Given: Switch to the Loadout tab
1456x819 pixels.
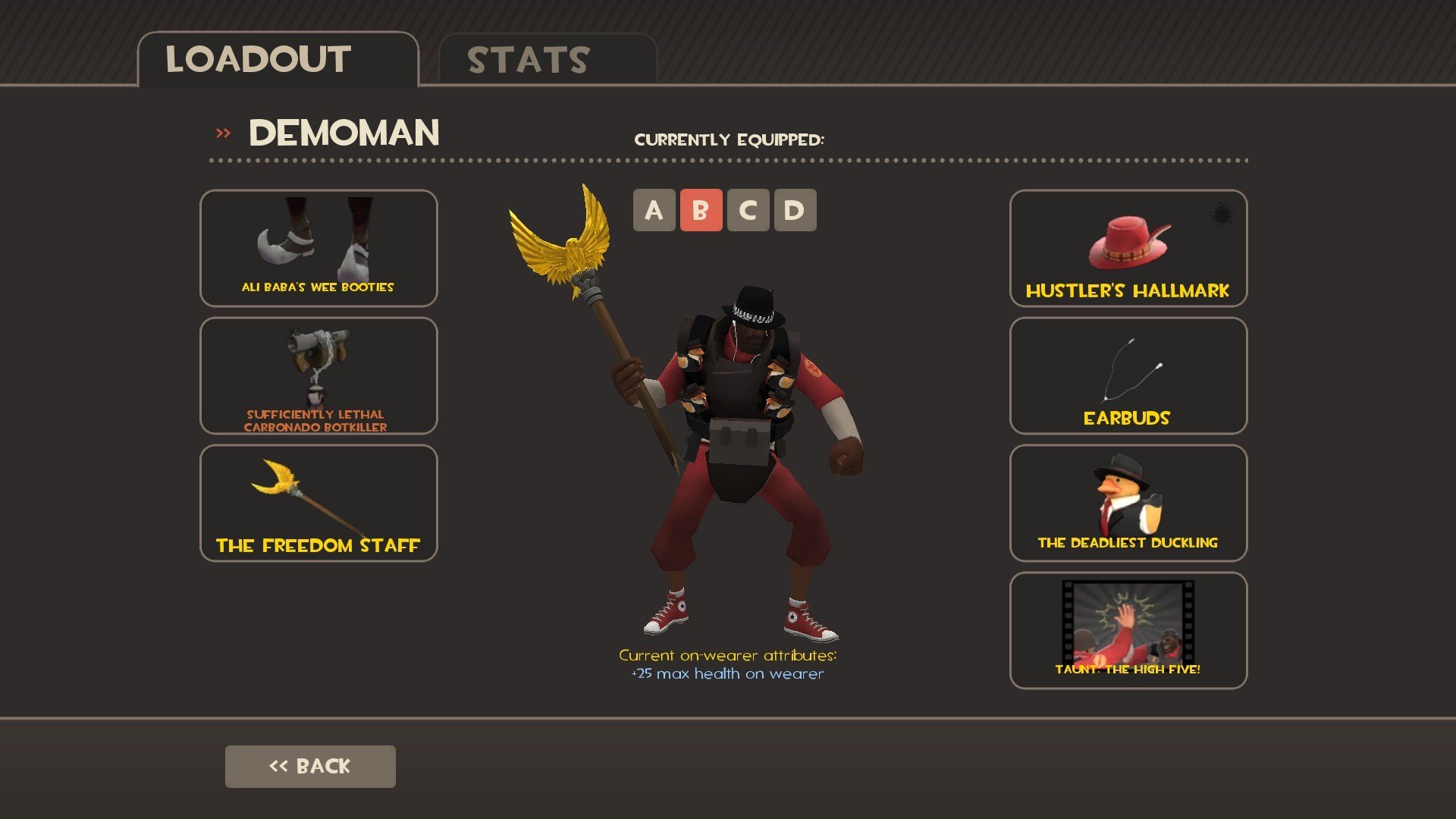Looking at the screenshot, I should [278, 60].
